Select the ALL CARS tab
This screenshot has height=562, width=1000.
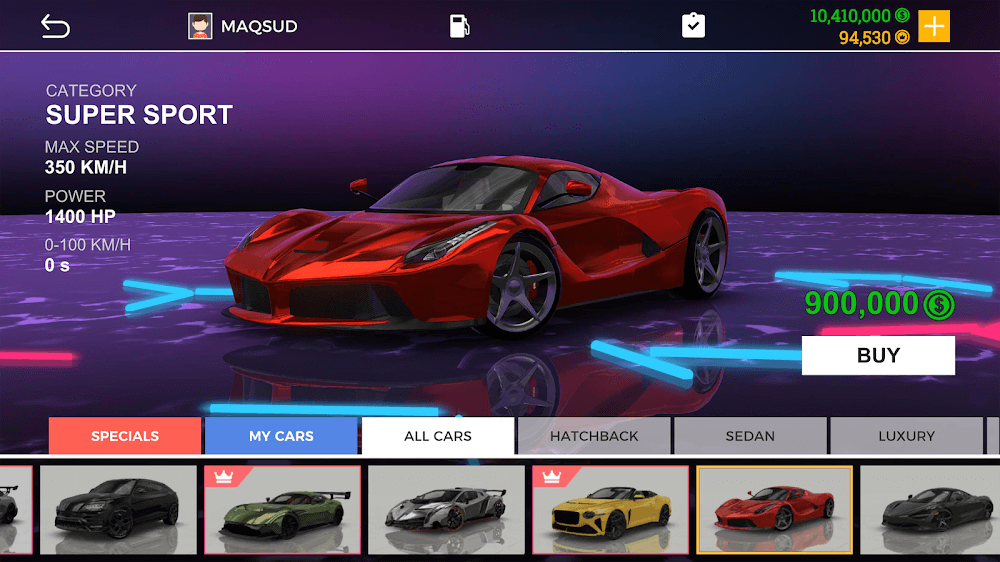coord(438,436)
